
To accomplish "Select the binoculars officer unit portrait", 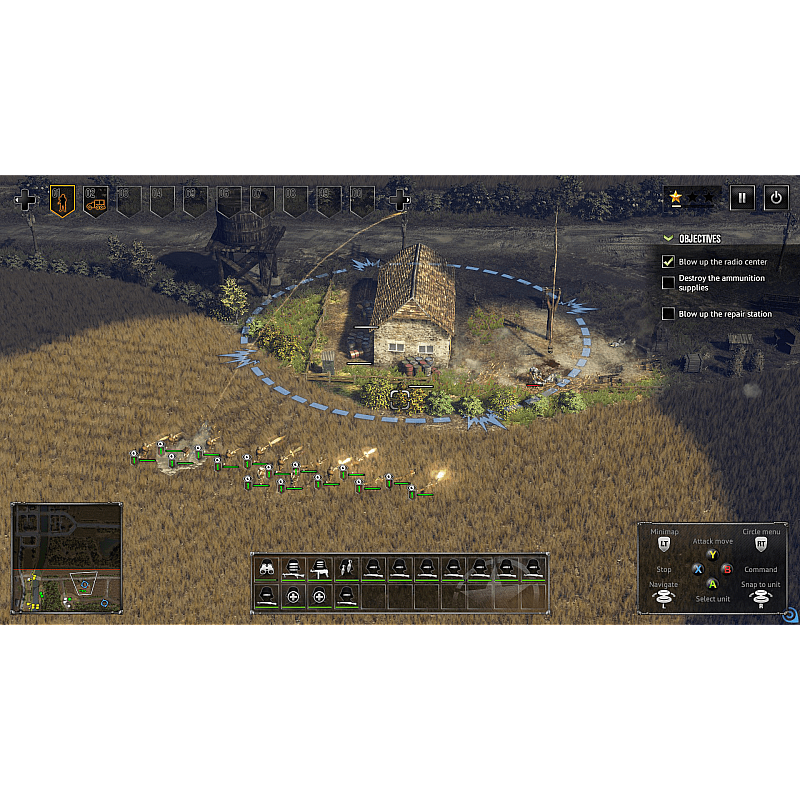I will (x=267, y=569).
